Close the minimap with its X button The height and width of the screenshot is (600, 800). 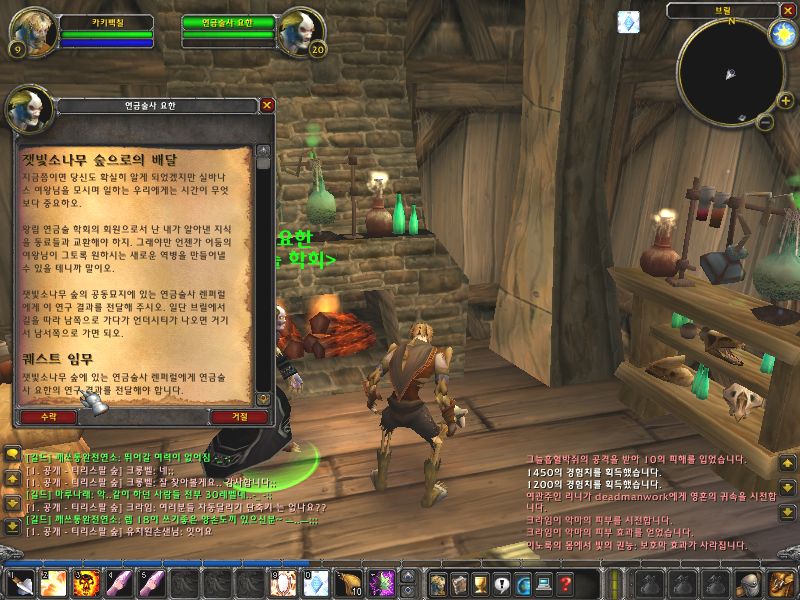click(x=786, y=10)
